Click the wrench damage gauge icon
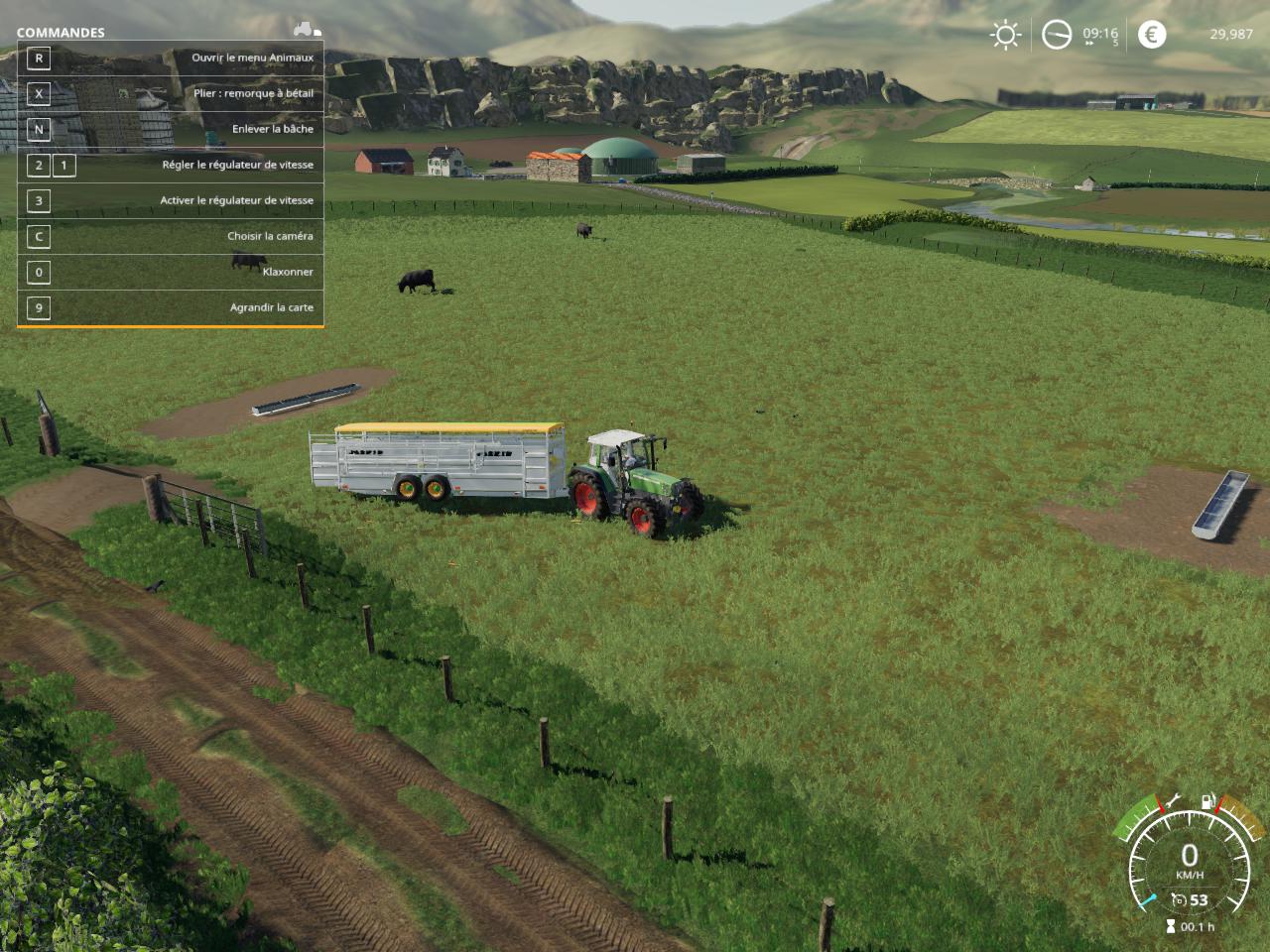The width and height of the screenshot is (1270, 952). click(x=1172, y=799)
